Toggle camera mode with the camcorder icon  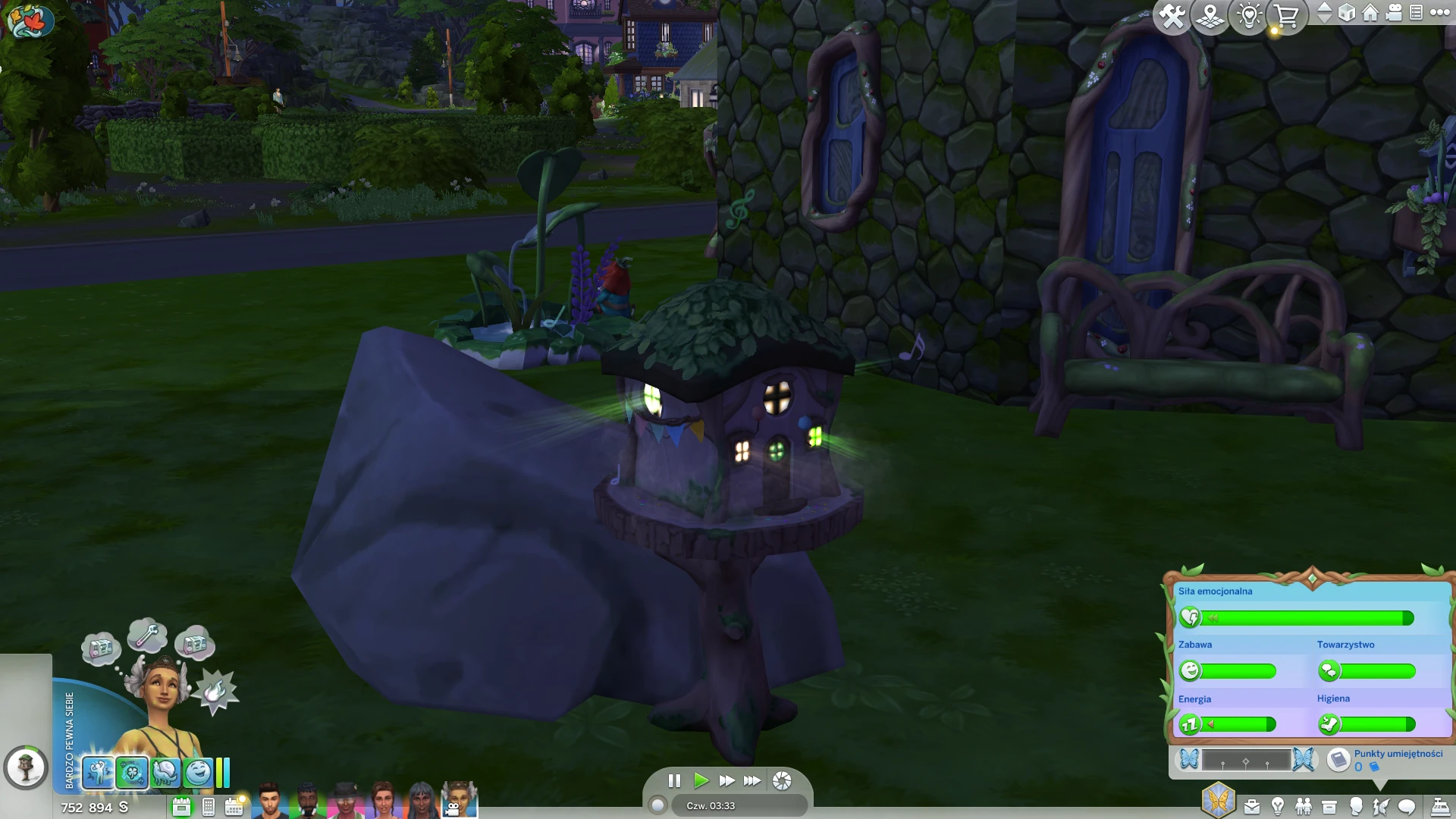tap(1394, 13)
